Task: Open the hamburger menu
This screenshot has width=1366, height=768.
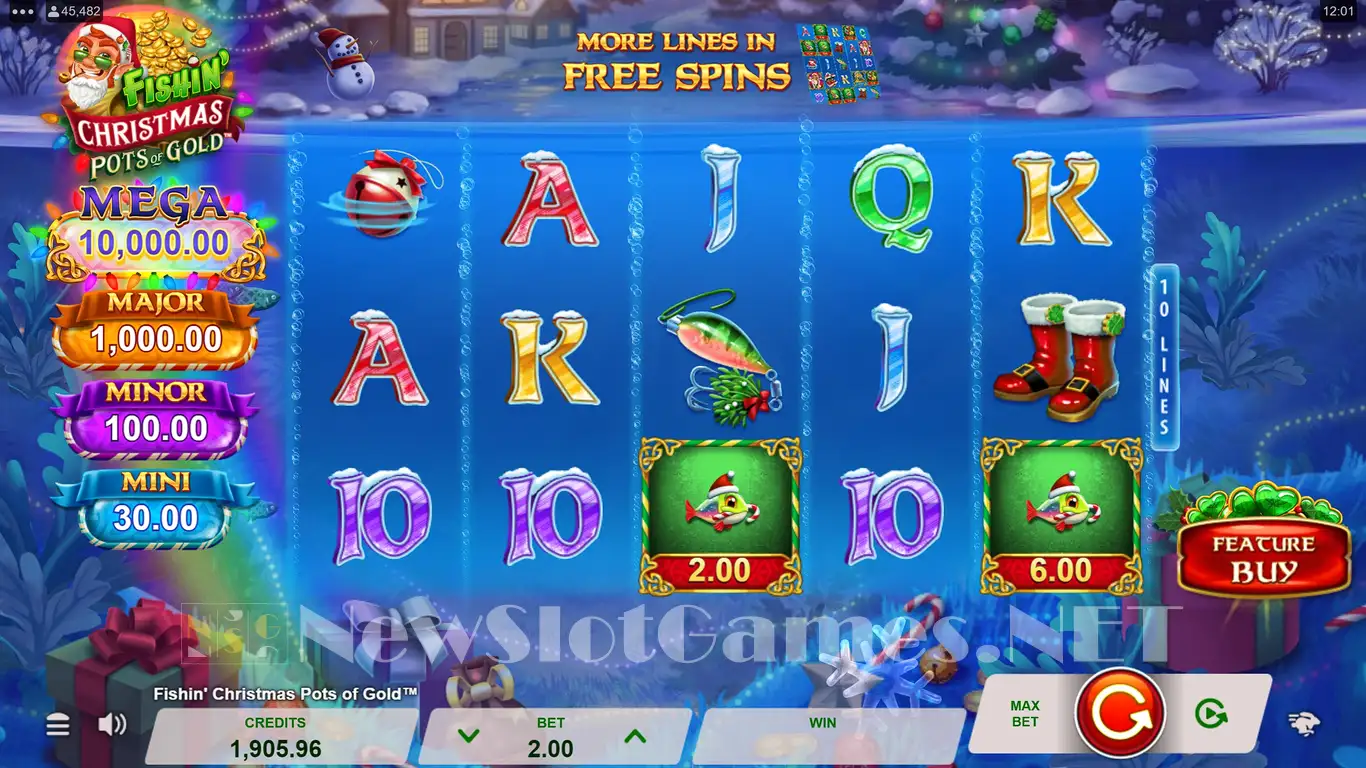Action: point(58,725)
